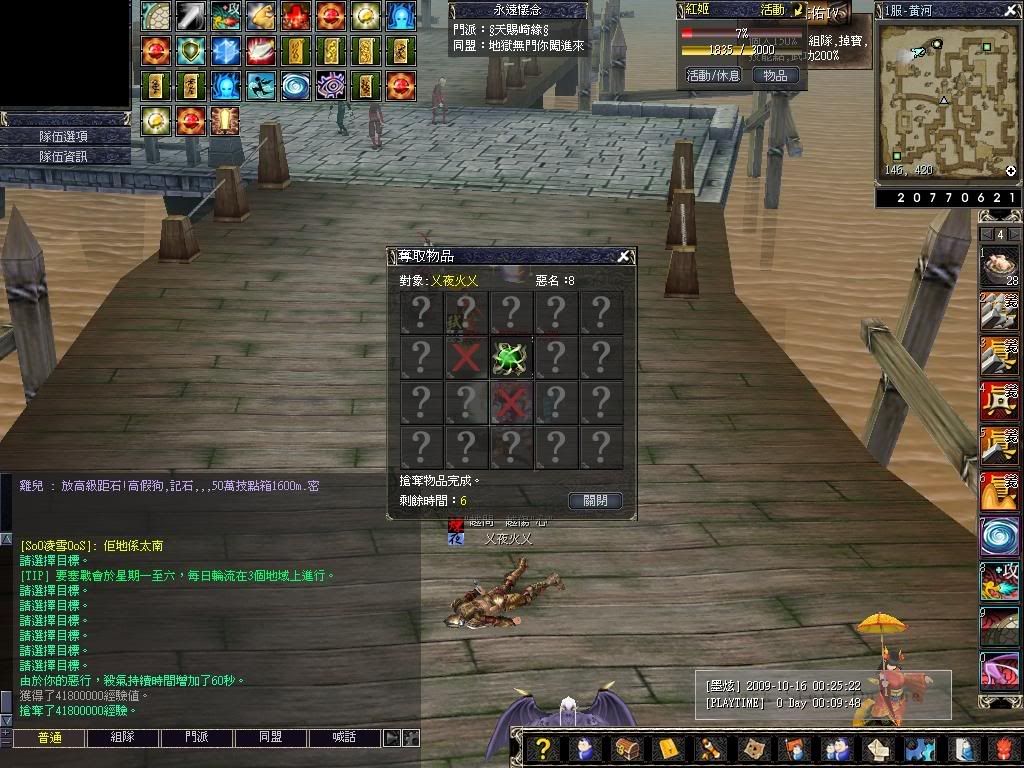Use the food bowl item with count 28

point(999,268)
